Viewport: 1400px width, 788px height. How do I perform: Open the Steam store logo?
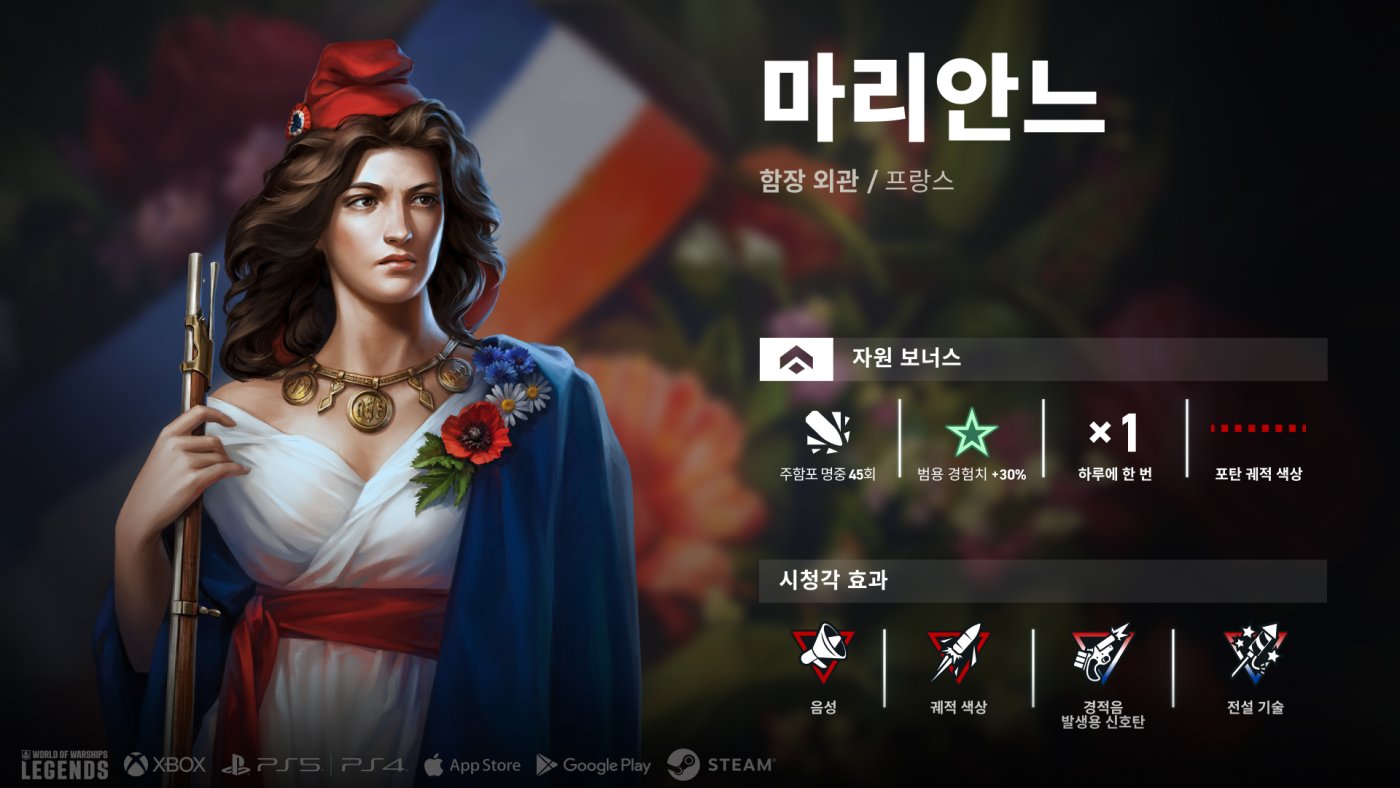coord(720,765)
